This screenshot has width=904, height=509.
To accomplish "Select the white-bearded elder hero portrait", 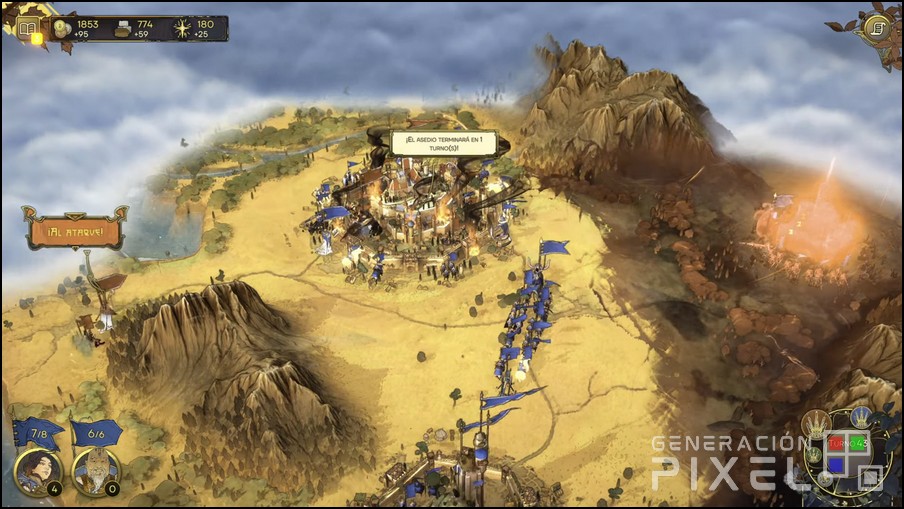I will pyautogui.click(x=96, y=470).
